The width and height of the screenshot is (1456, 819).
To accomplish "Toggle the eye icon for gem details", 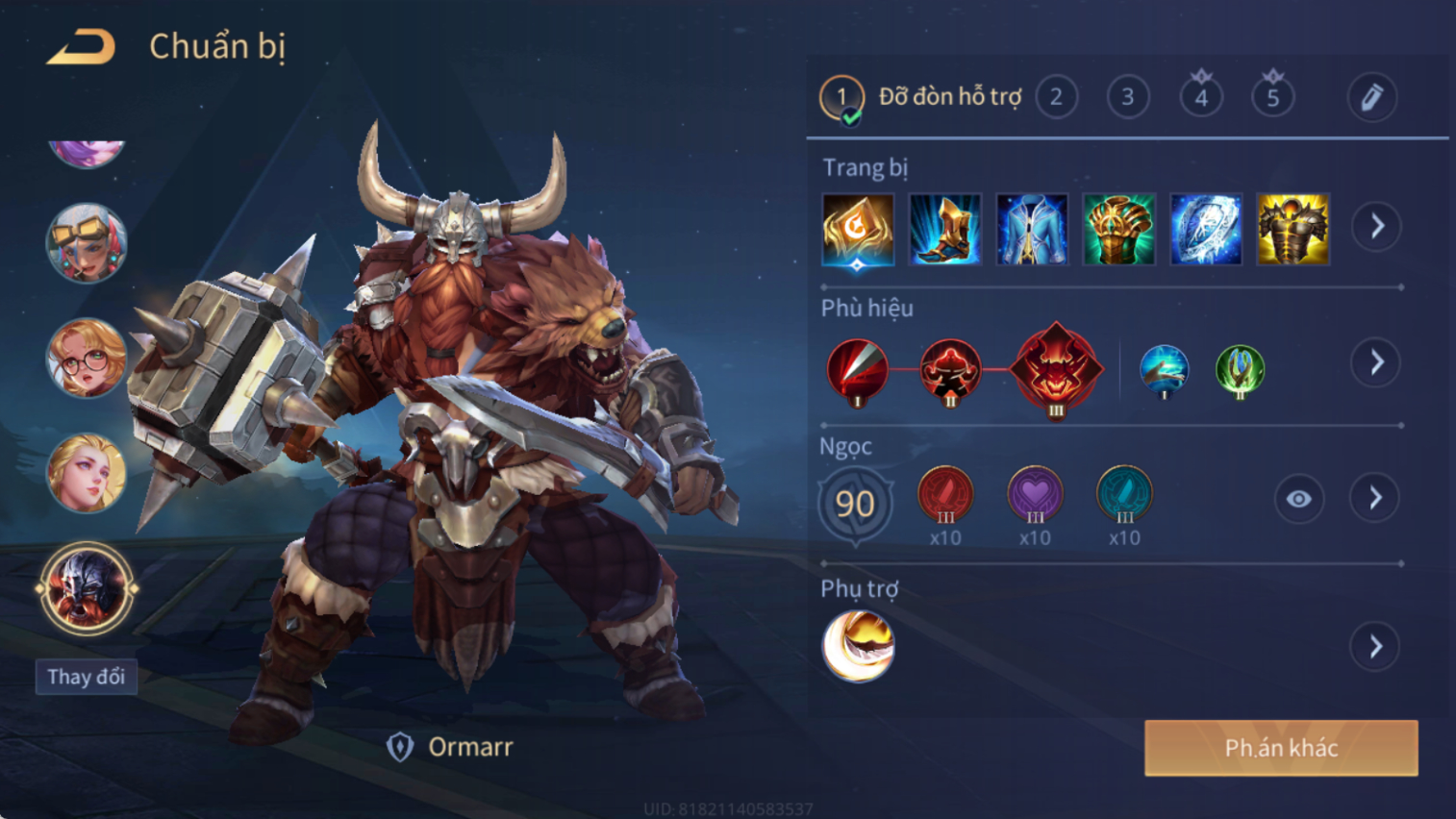I will pyautogui.click(x=1298, y=499).
